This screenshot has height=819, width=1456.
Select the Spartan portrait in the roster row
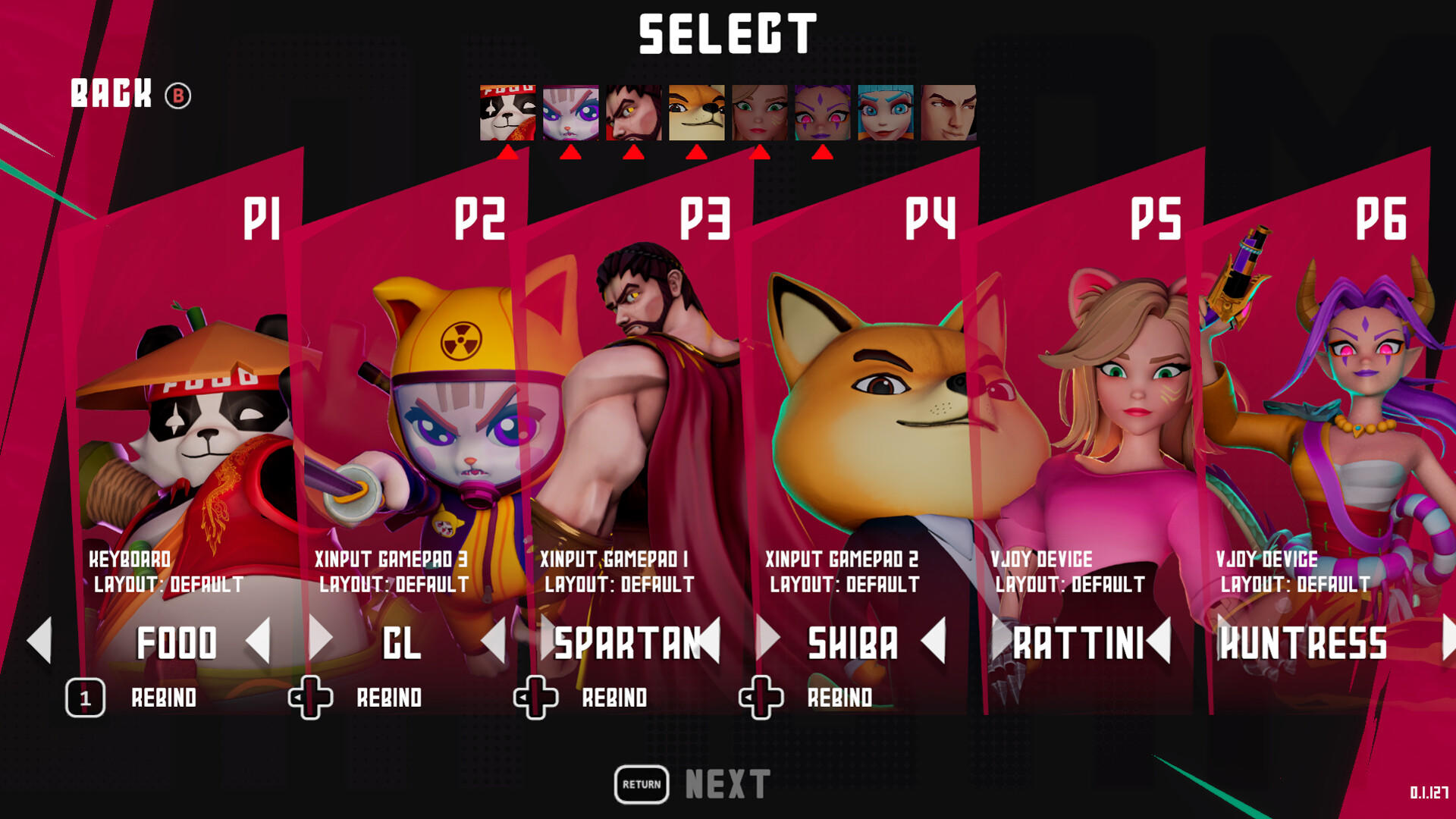click(x=633, y=112)
